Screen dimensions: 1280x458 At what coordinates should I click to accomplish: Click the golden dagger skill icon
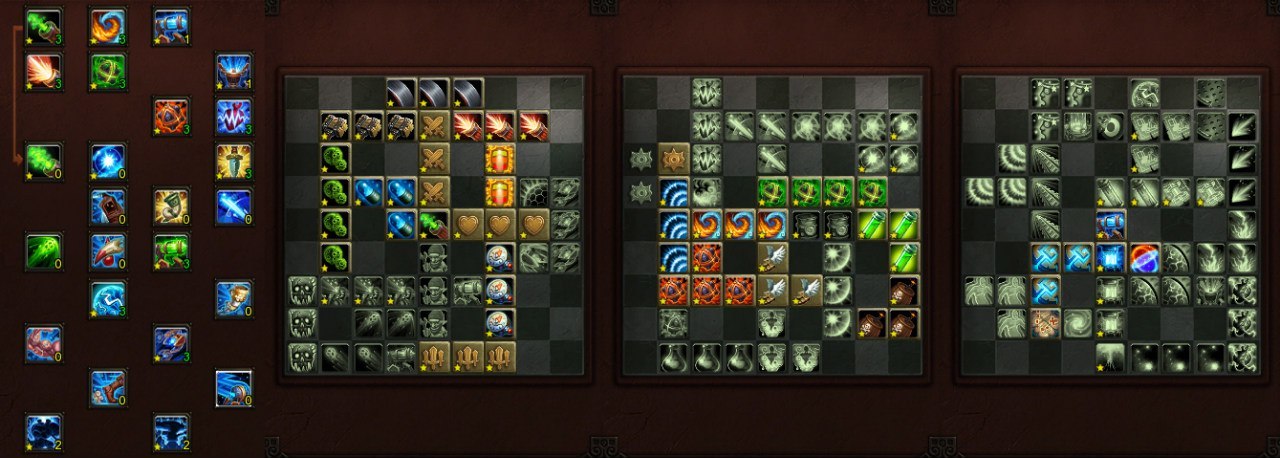tap(234, 160)
